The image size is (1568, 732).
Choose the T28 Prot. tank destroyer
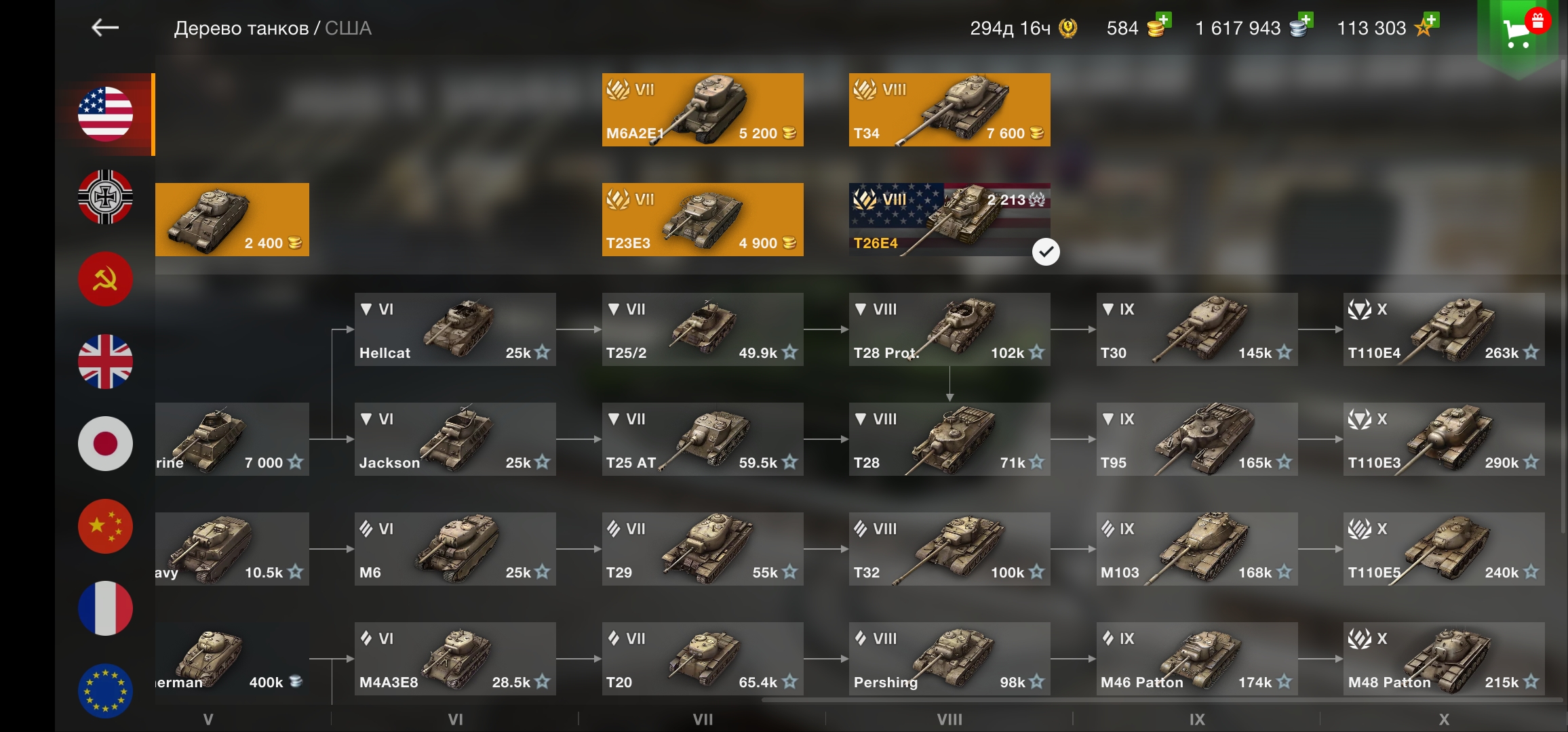coord(949,329)
